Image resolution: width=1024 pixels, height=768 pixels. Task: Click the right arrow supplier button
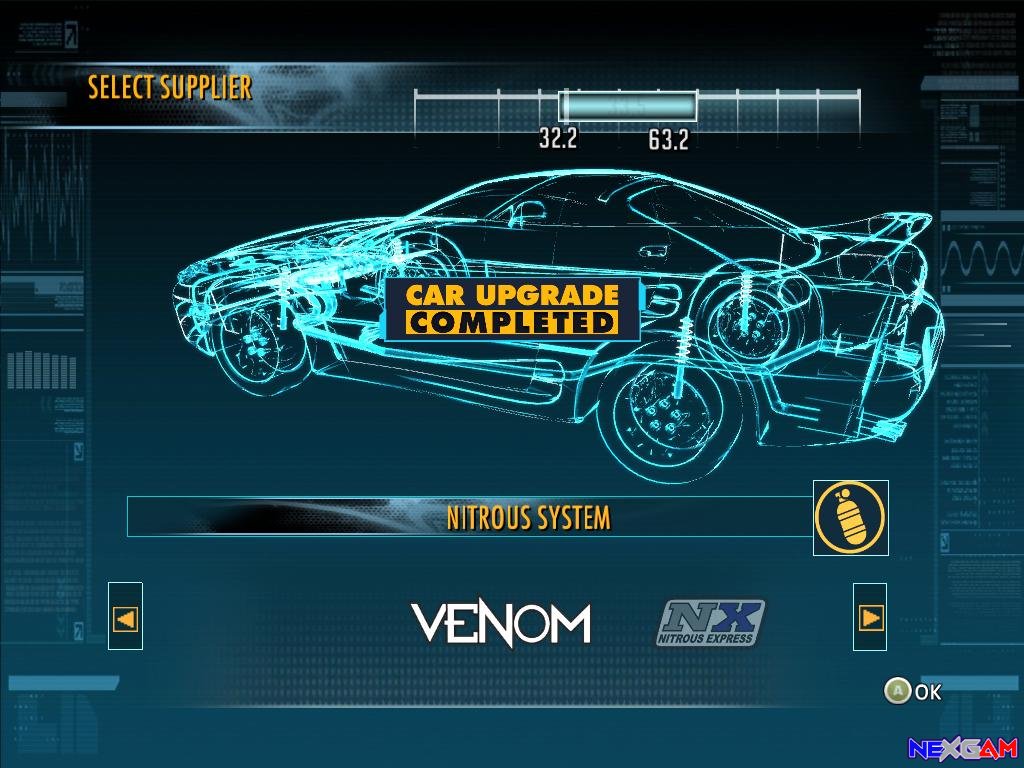(870, 618)
